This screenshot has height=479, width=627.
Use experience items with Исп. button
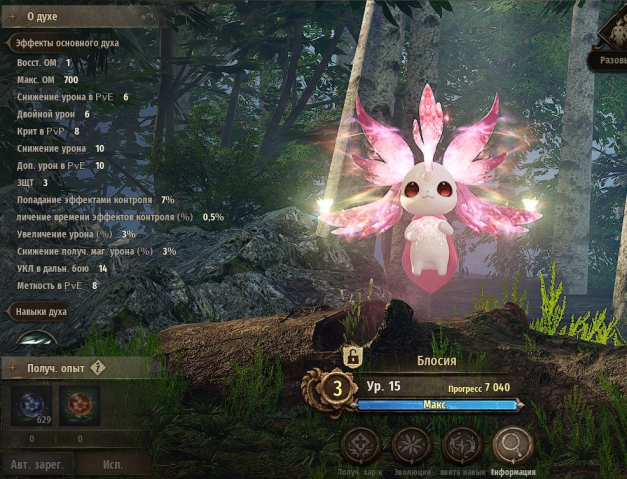click(x=113, y=464)
